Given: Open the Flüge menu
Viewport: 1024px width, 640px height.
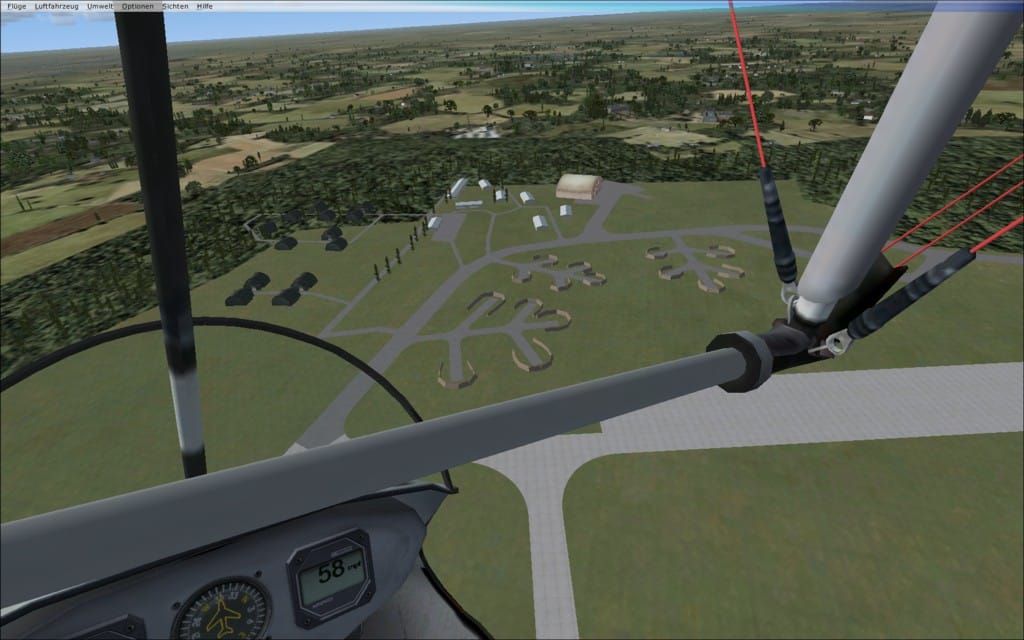Looking at the screenshot, I should (x=17, y=6).
